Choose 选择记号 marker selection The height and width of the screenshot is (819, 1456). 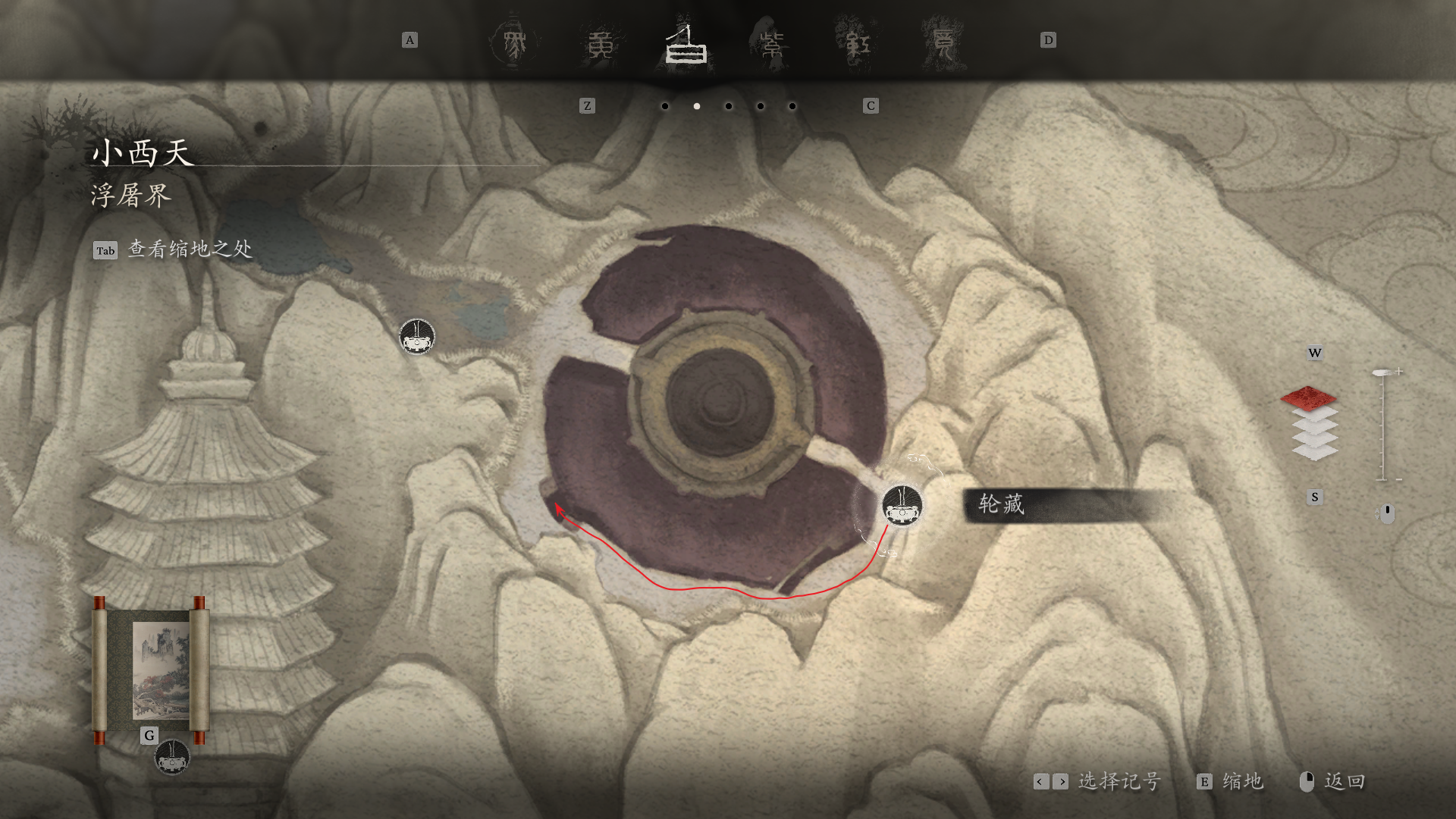1119,781
